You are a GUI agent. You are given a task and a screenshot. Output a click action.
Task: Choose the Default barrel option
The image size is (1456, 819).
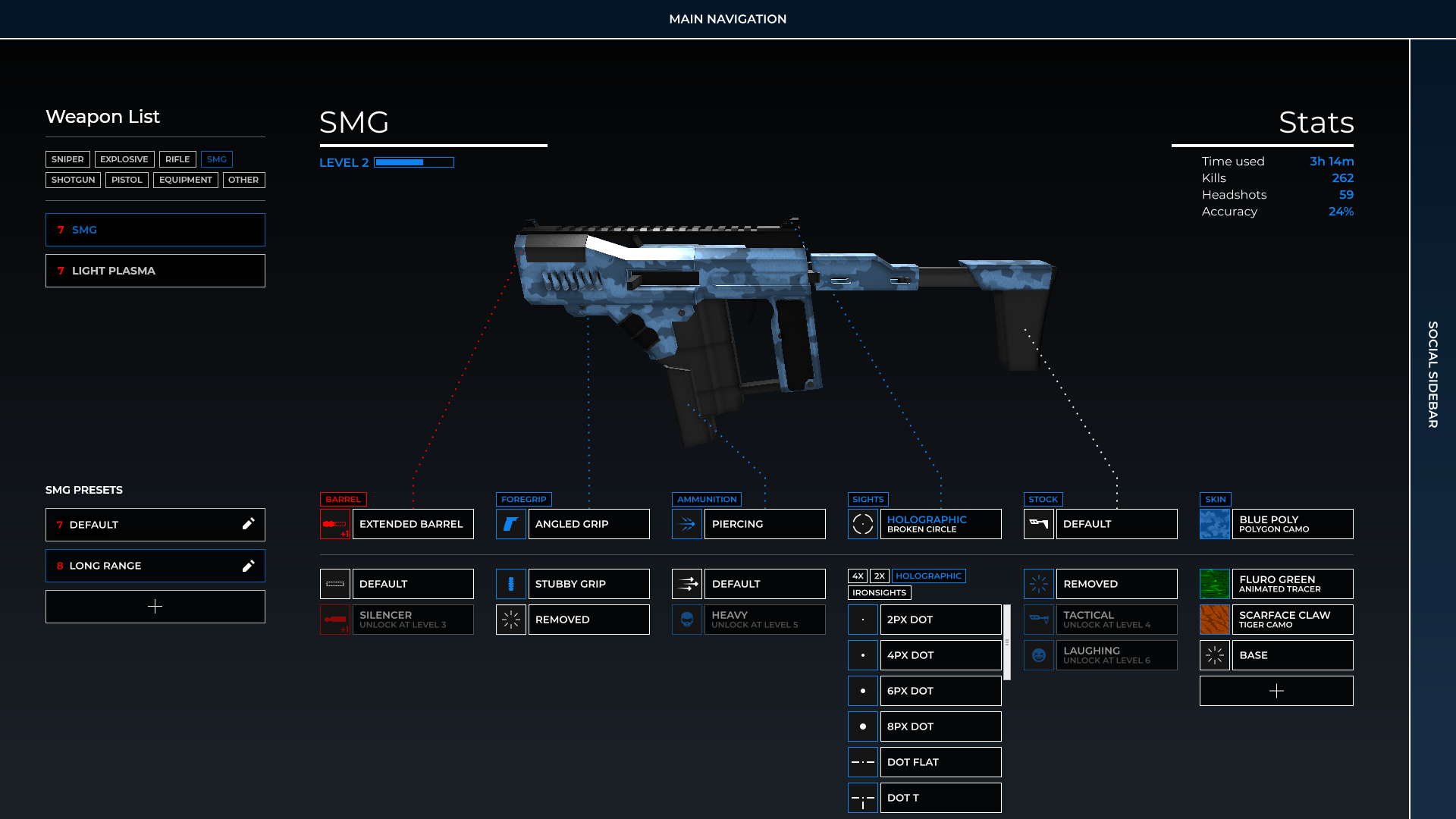[x=412, y=584]
